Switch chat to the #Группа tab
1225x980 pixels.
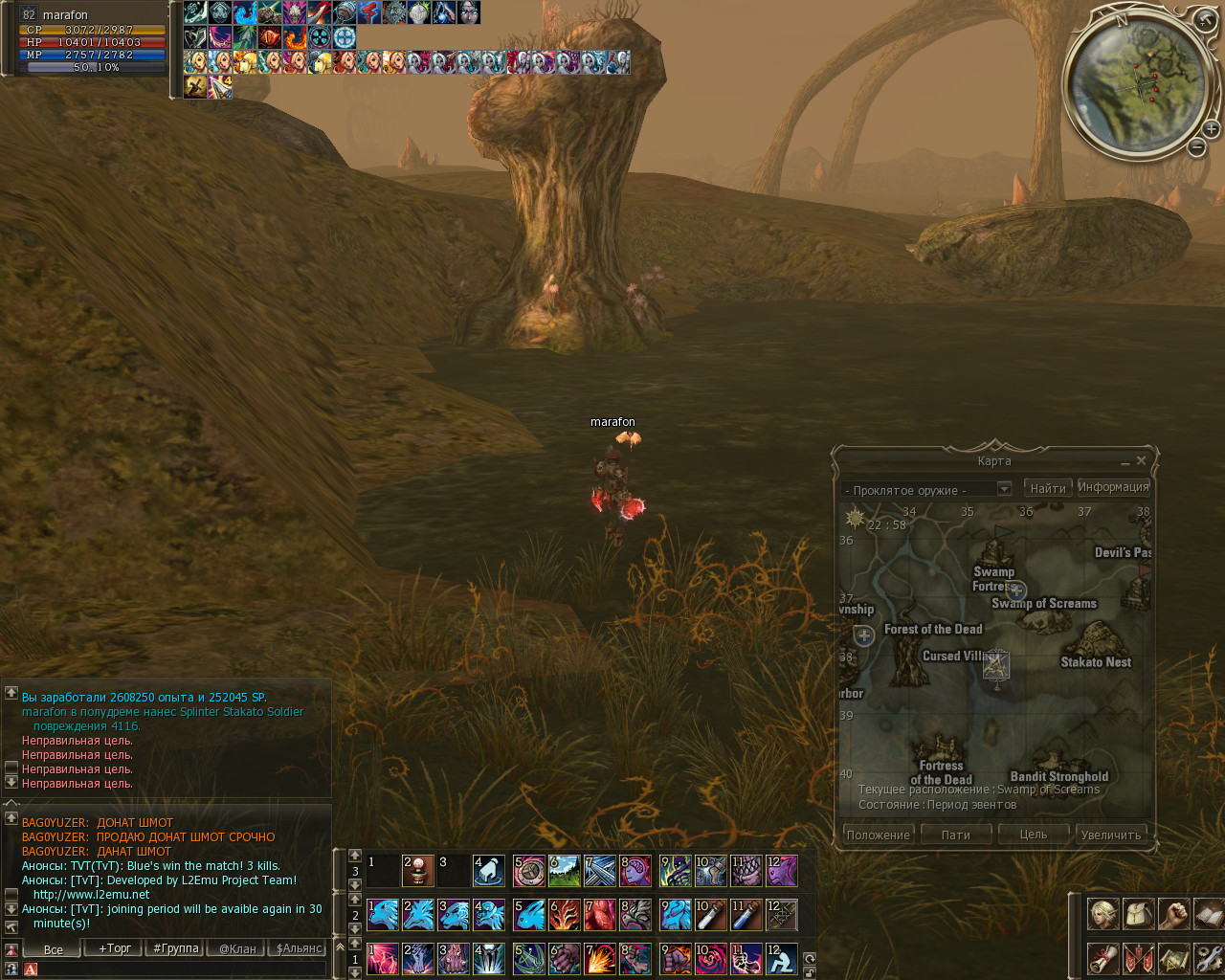[176, 948]
